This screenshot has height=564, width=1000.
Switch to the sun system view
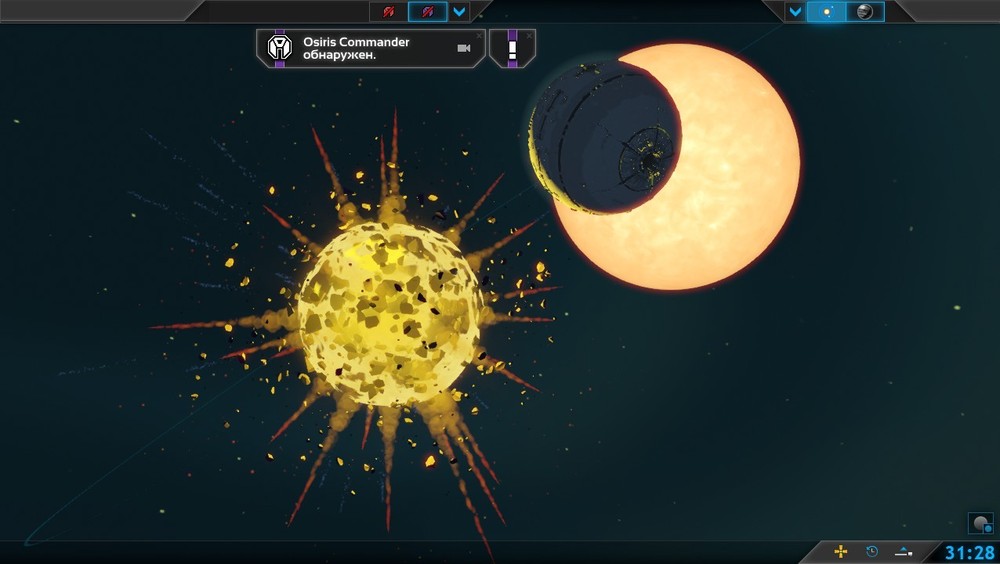(827, 12)
